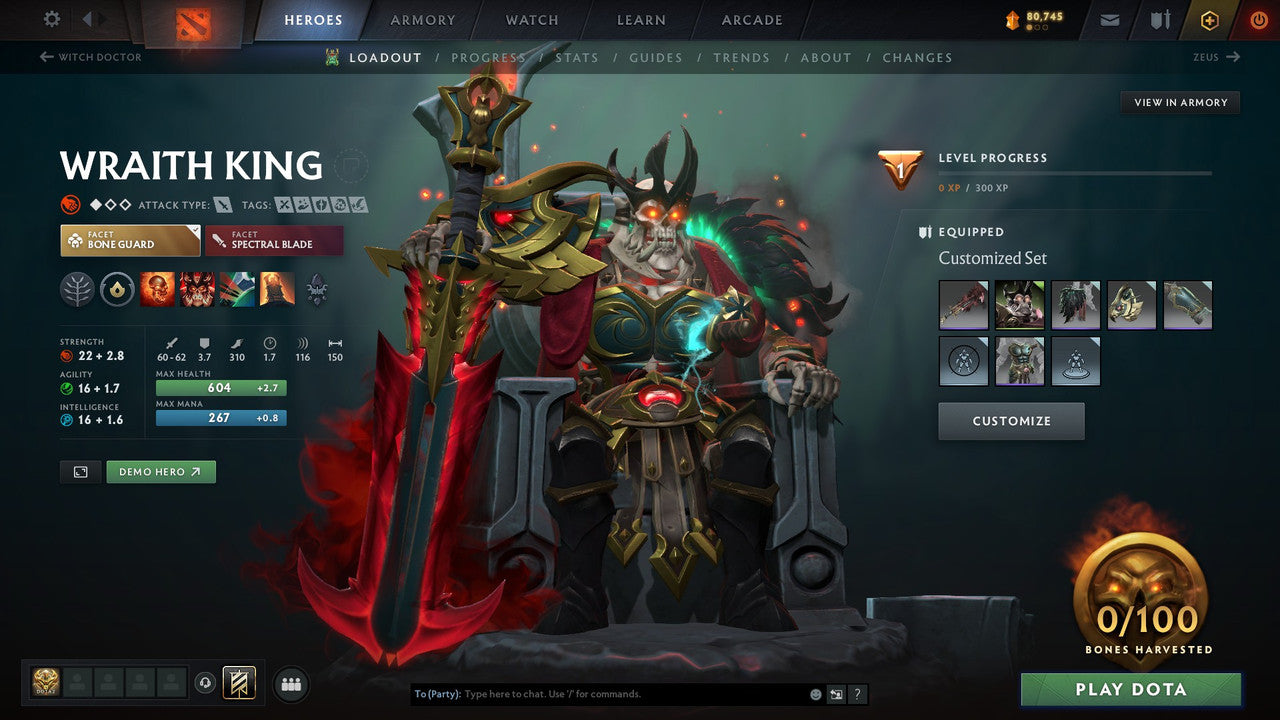The width and height of the screenshot is (1280, 720).
Task: Click the Level Progress XP bar
Action: (1076, 171)
